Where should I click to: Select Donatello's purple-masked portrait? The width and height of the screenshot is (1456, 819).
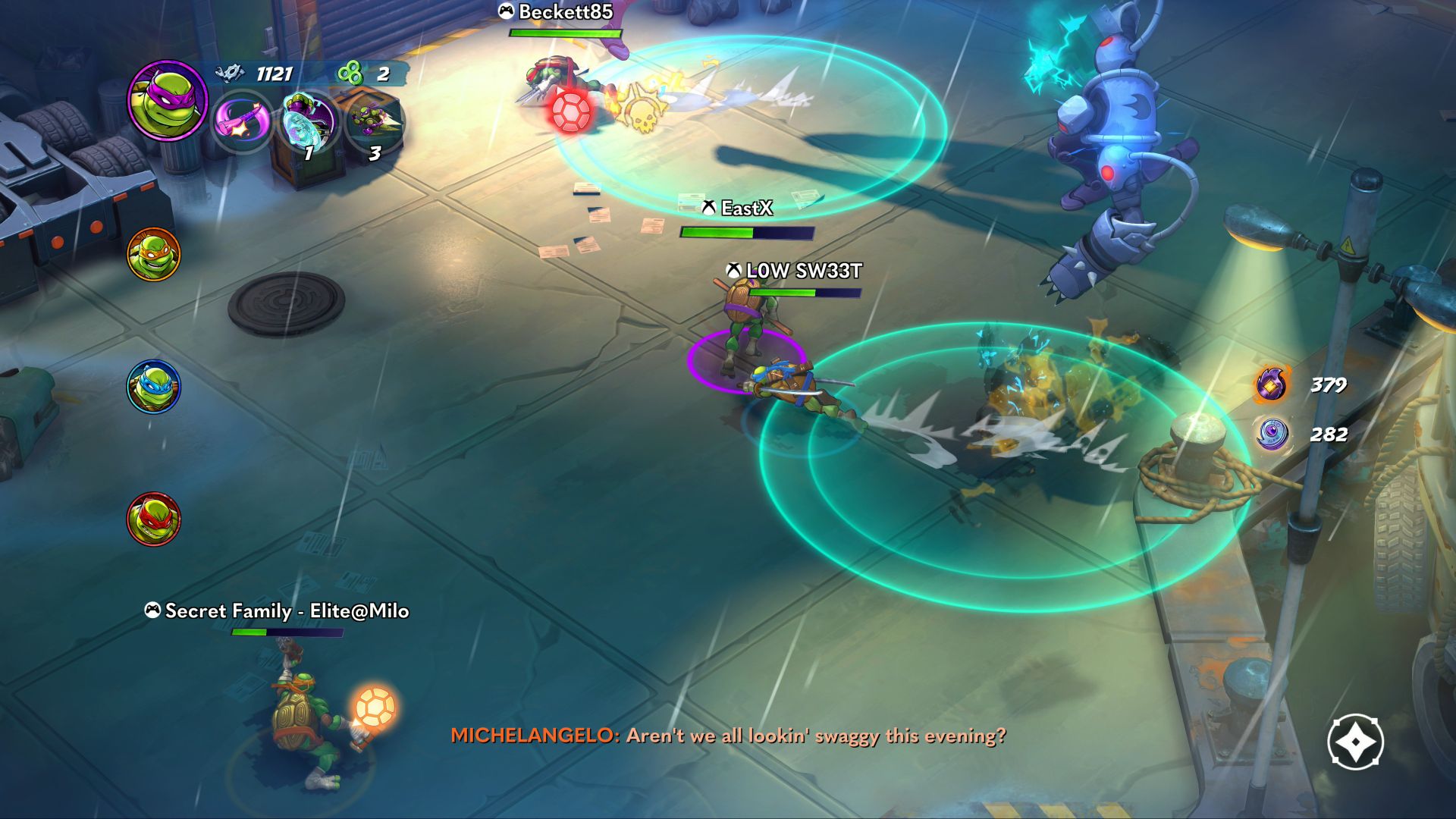167,100
